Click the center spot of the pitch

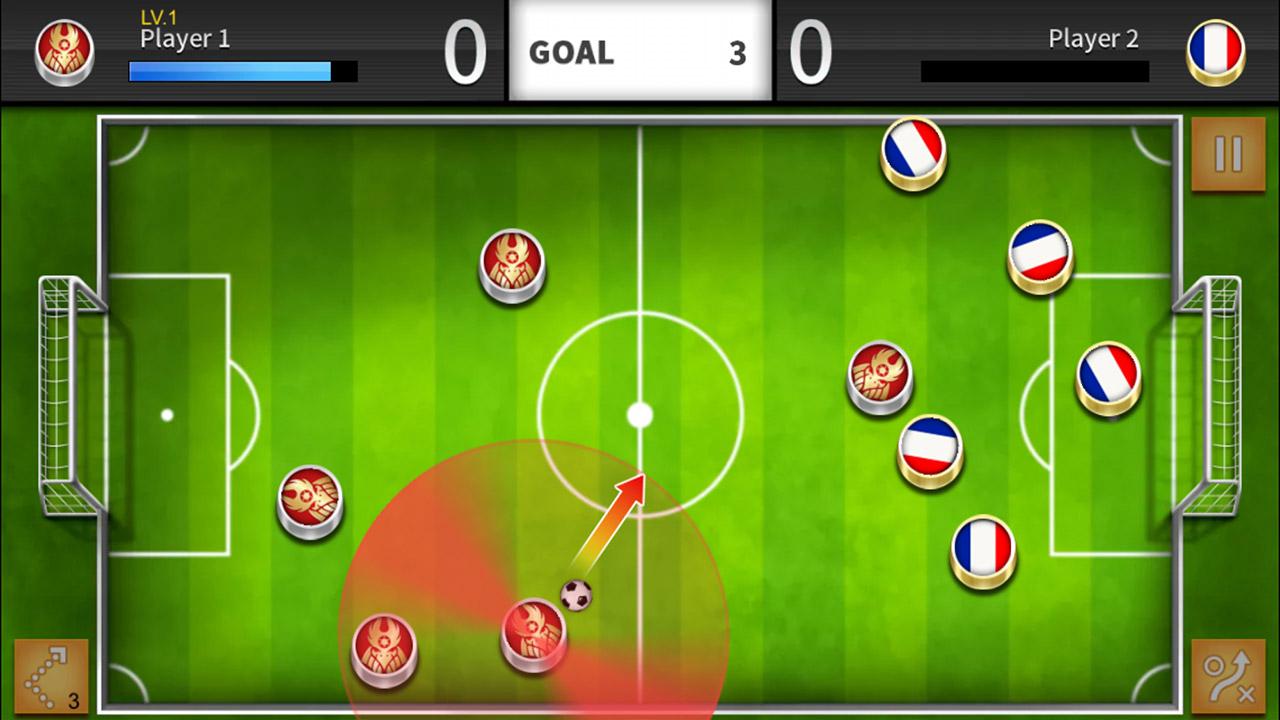(x=641, y=414)
